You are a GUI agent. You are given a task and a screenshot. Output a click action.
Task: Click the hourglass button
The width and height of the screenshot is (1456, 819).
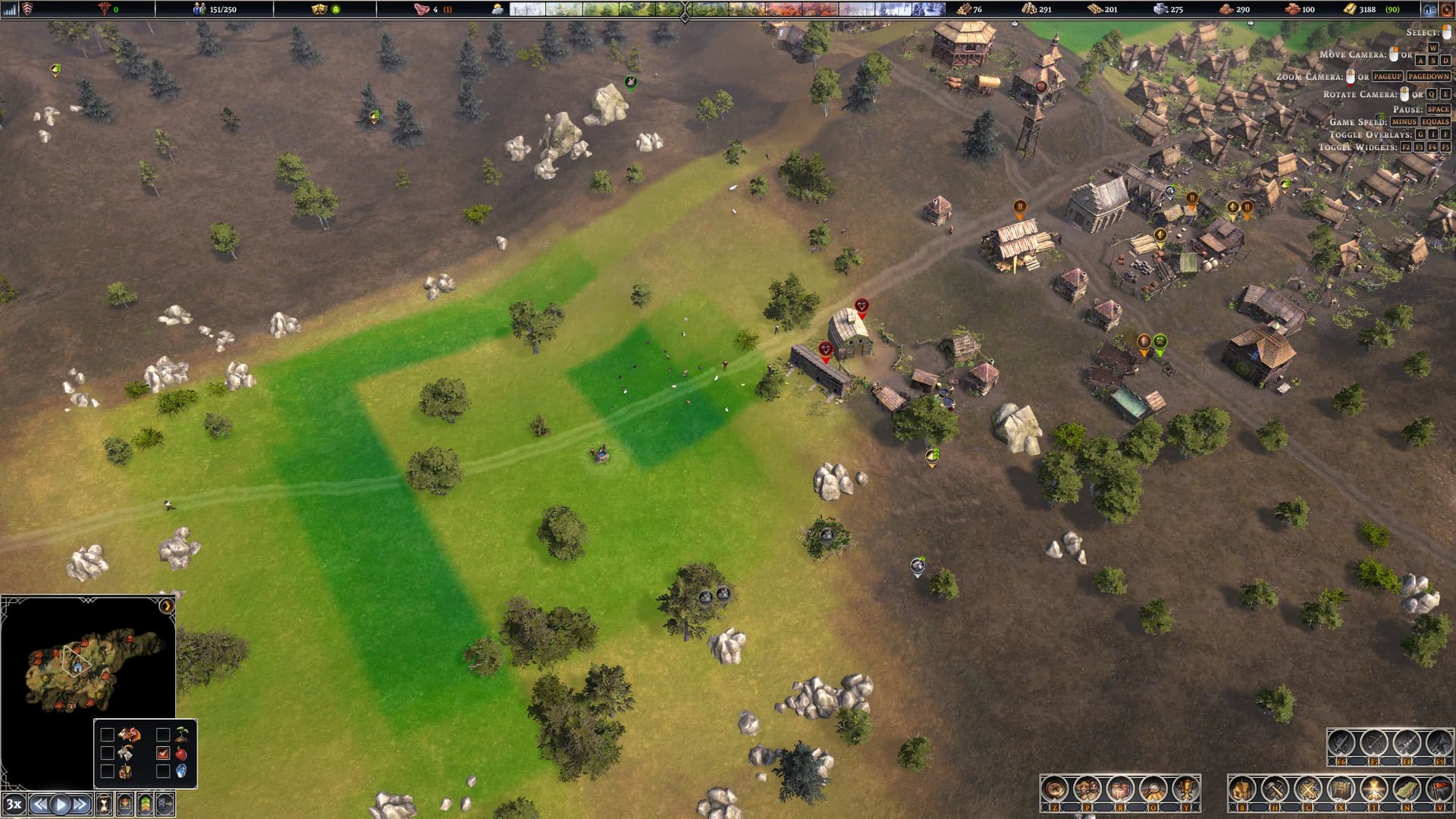coord(104,805)
